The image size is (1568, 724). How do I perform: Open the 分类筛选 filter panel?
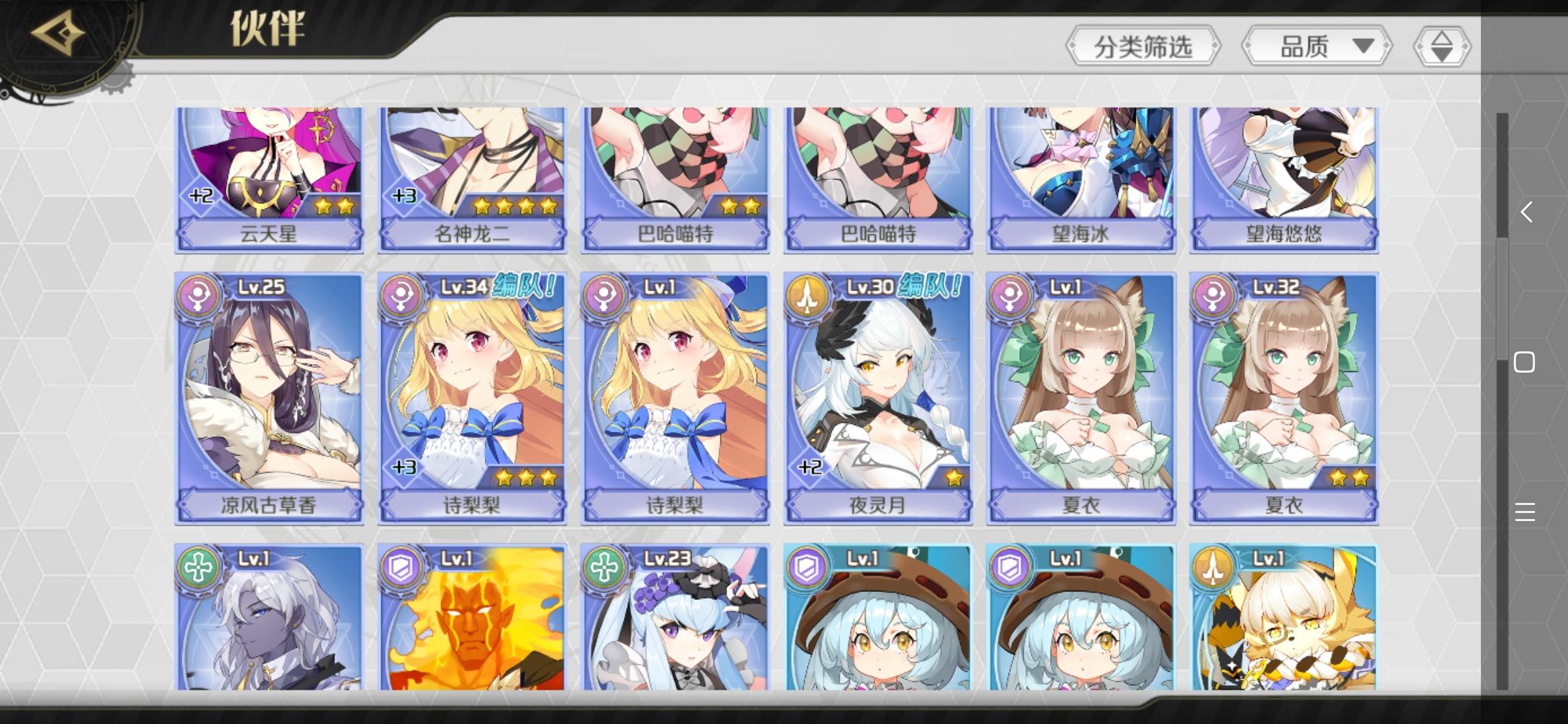point(1144,45)
